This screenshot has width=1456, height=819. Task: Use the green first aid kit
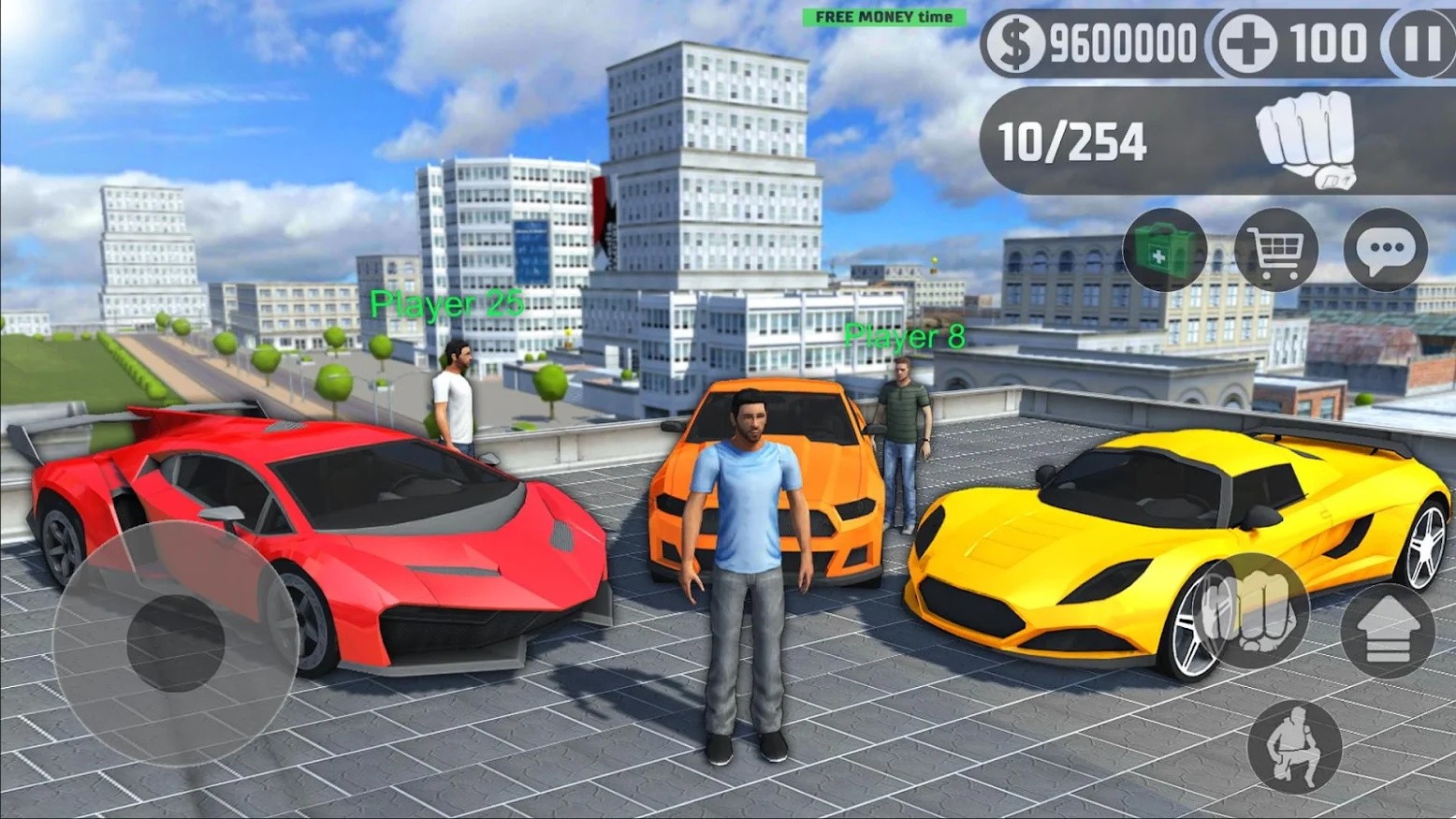[1165, 250]
